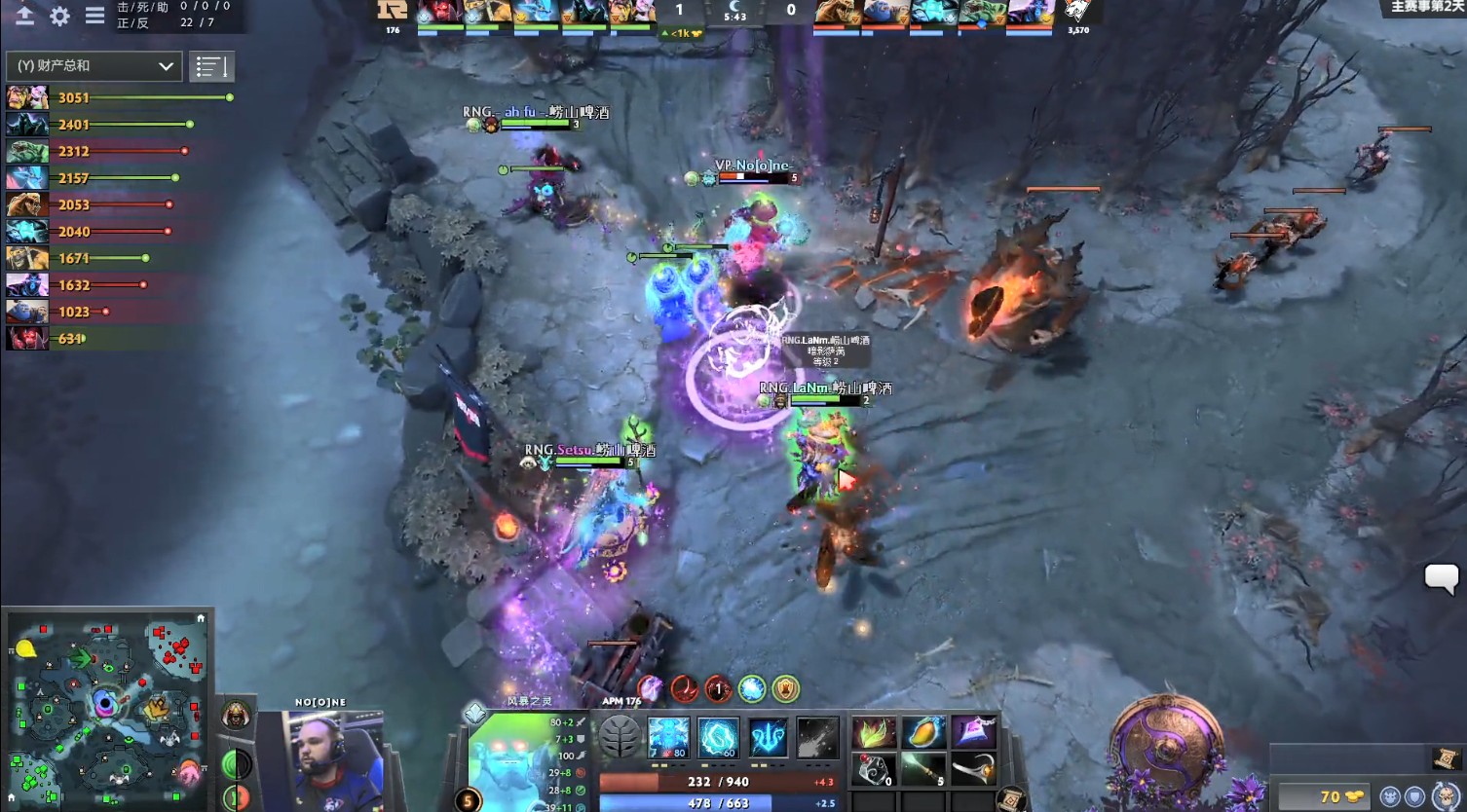The width and height of the screenshot is (1467, 812).
Task: Select Storm Spirit's Static Remnant ability
Action: tap(669, 737)
